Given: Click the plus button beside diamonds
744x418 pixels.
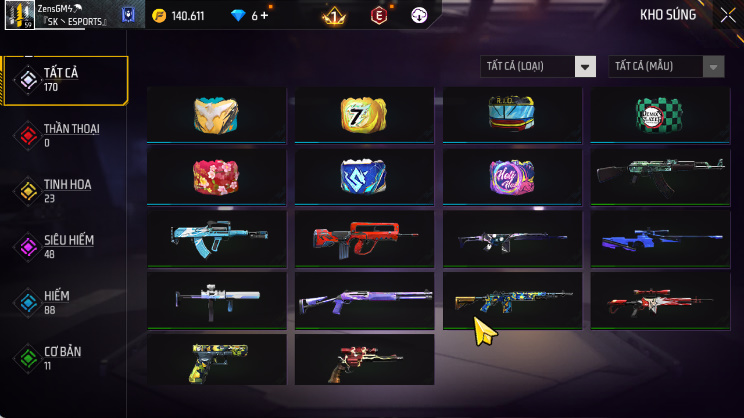Looking at the screenshot, I should click(265, 16).
